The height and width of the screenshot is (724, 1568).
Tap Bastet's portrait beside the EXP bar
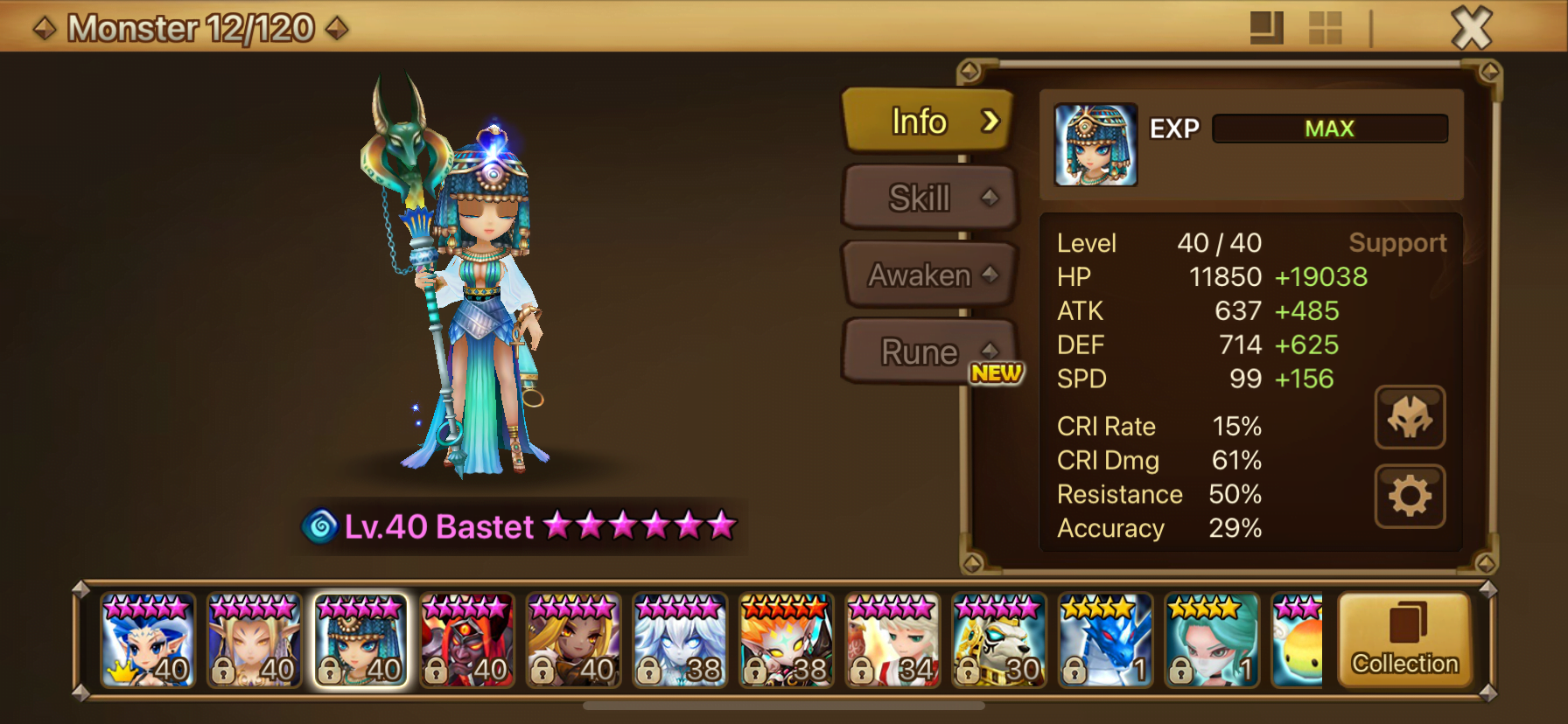(x=1095, y=145)
